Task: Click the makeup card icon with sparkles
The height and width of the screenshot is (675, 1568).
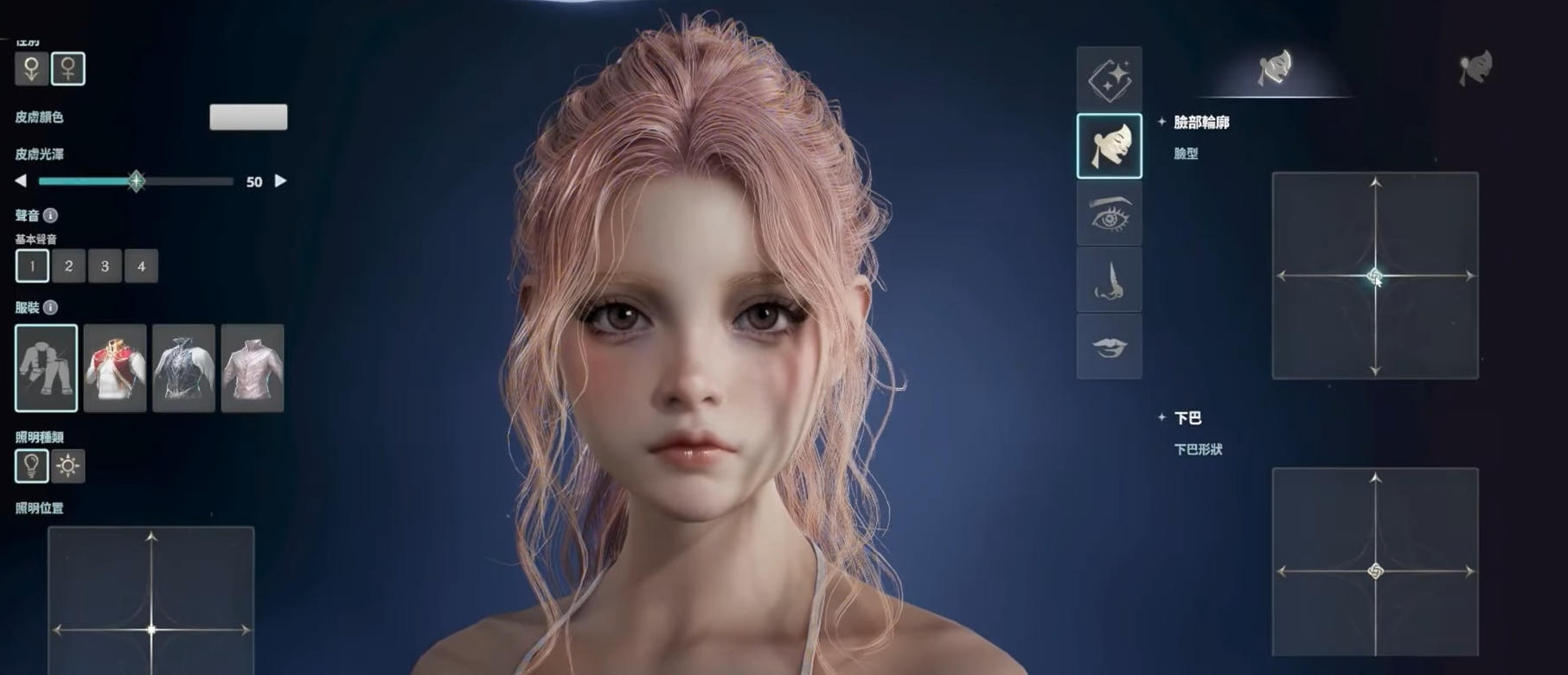Action: tap(1109, 80)
